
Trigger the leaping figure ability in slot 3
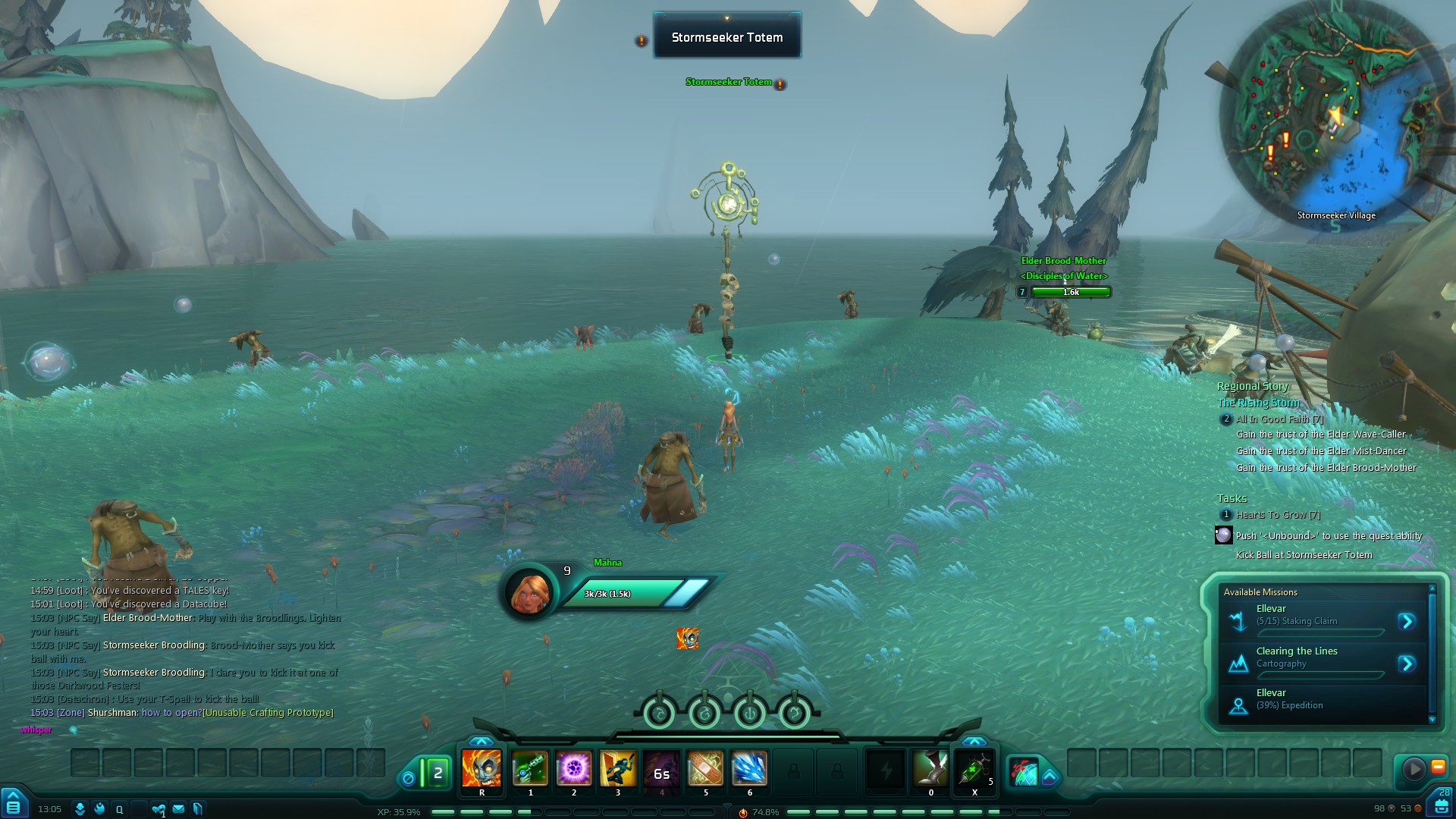click(618, 769)
